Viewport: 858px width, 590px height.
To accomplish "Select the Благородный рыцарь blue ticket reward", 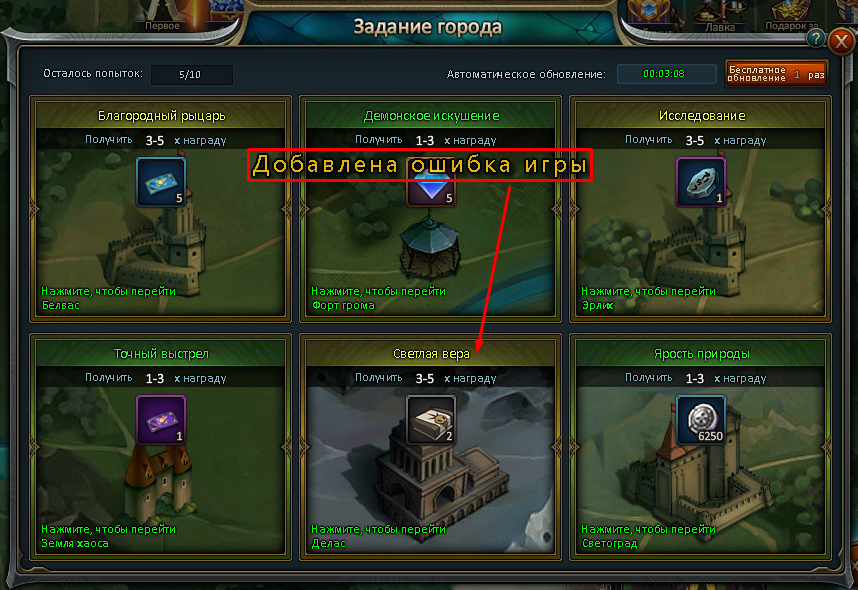I will point(161,182).
